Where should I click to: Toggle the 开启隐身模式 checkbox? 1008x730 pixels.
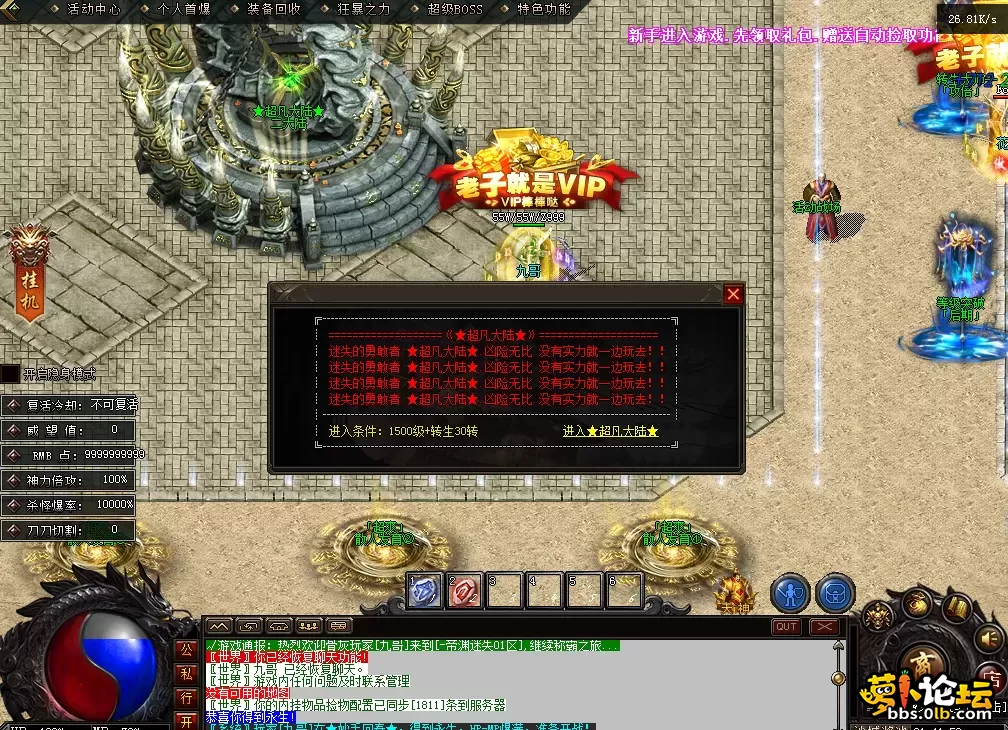click(10, 374)
